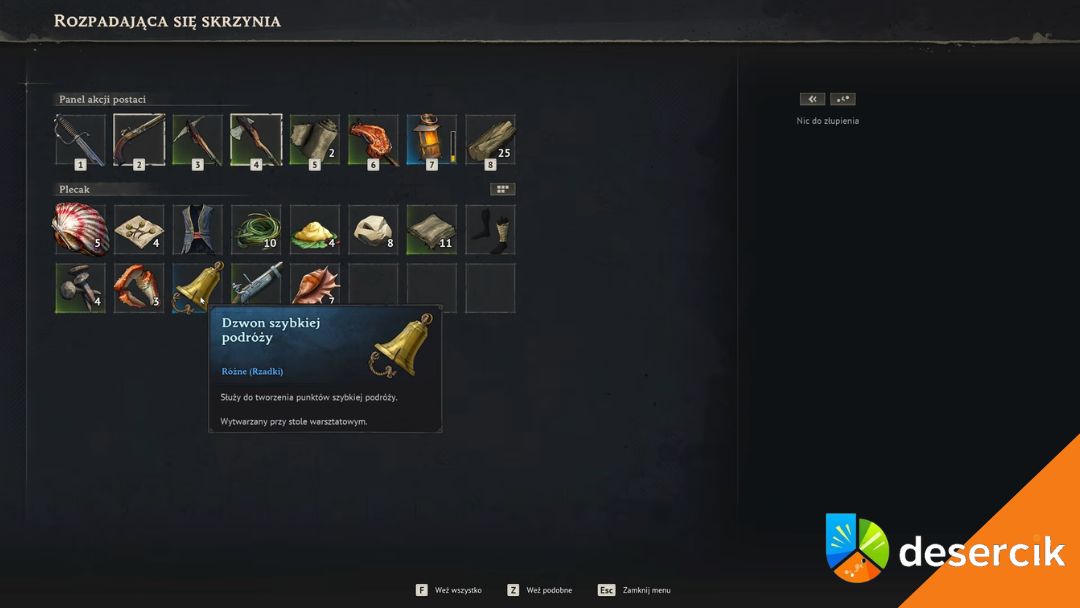Select the fast travel bell item
1080x608 pixels.
[197, 288]
